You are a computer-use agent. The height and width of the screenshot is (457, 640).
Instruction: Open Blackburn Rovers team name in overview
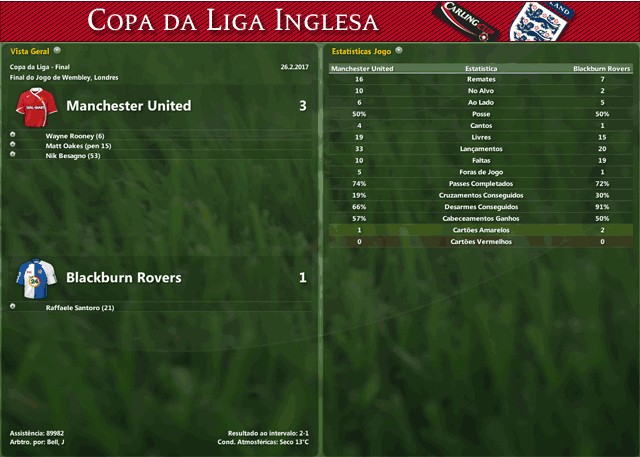coord(124,277)
